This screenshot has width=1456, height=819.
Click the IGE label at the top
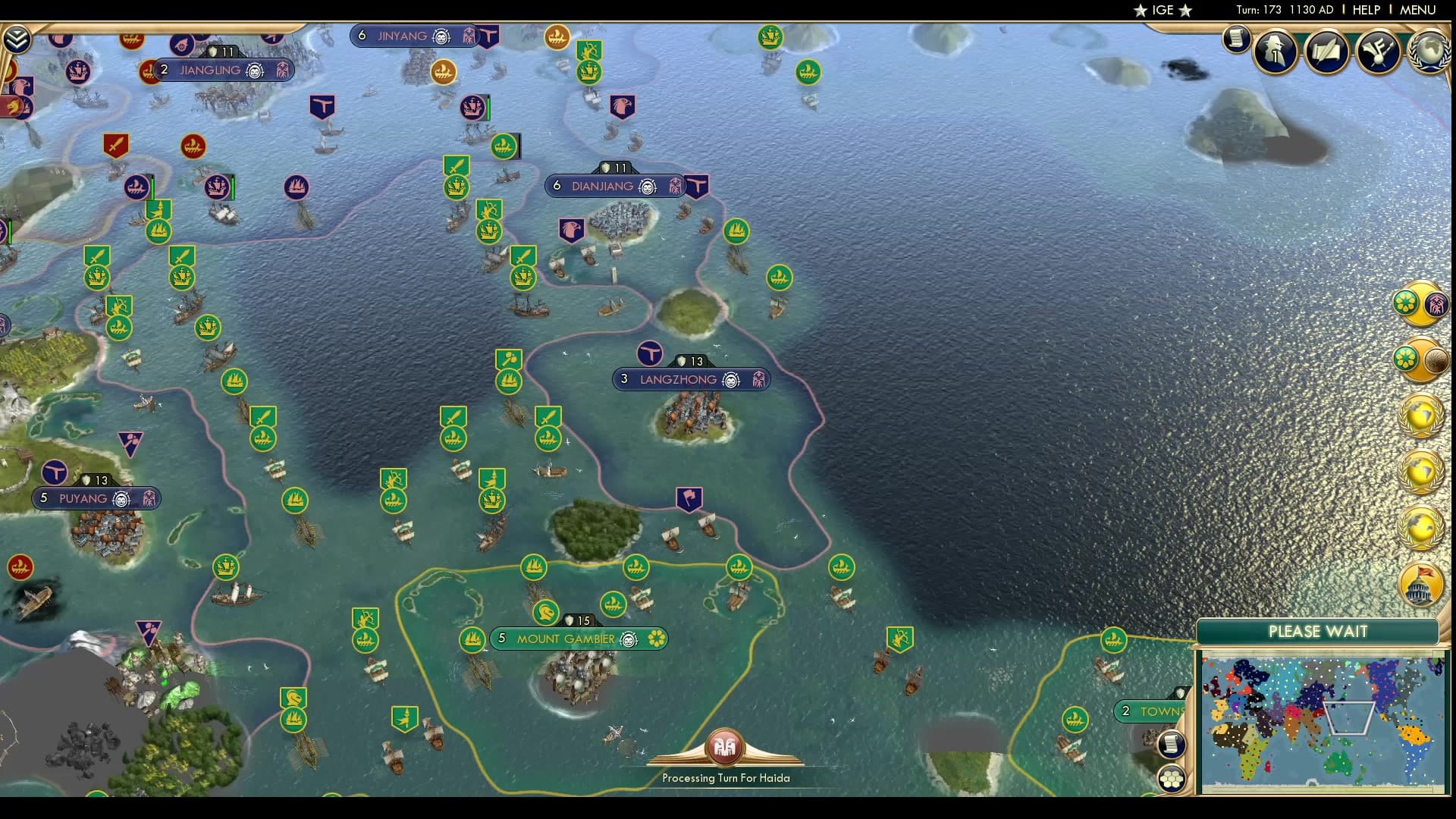[x=1161, y=11]
